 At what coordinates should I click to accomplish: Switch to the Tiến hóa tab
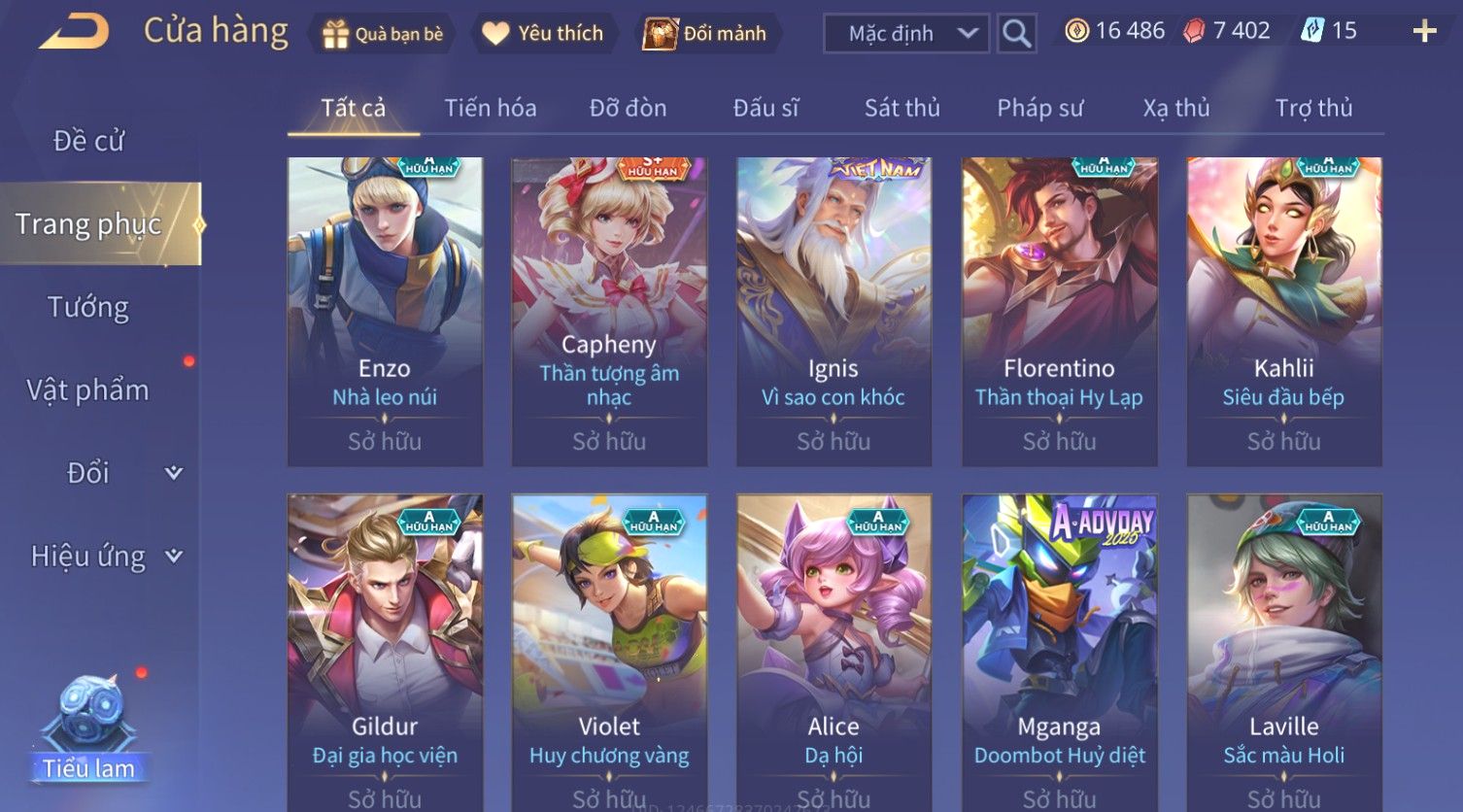point(490,108)
